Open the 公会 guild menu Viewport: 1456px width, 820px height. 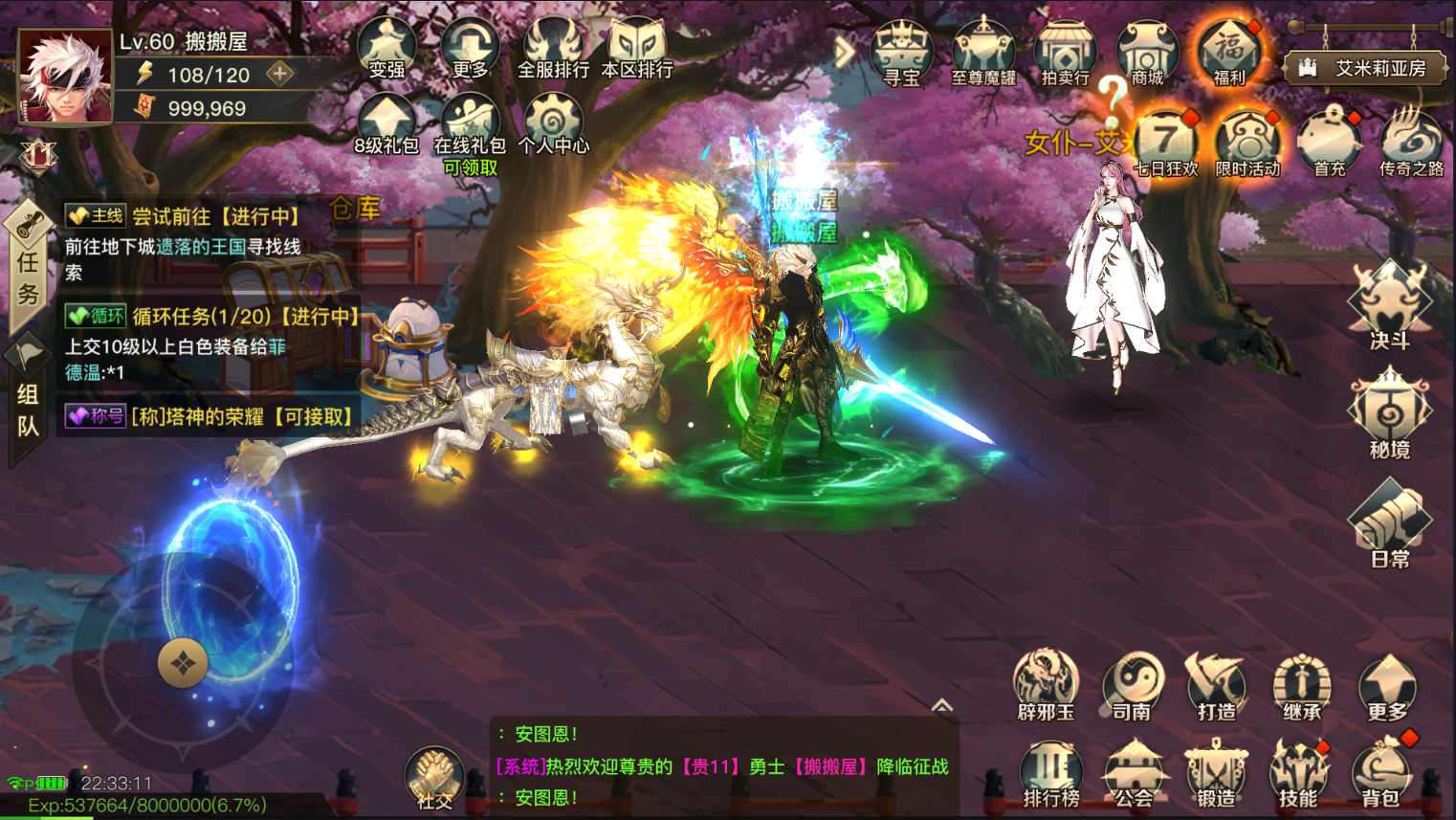[x=1134, y=773]
